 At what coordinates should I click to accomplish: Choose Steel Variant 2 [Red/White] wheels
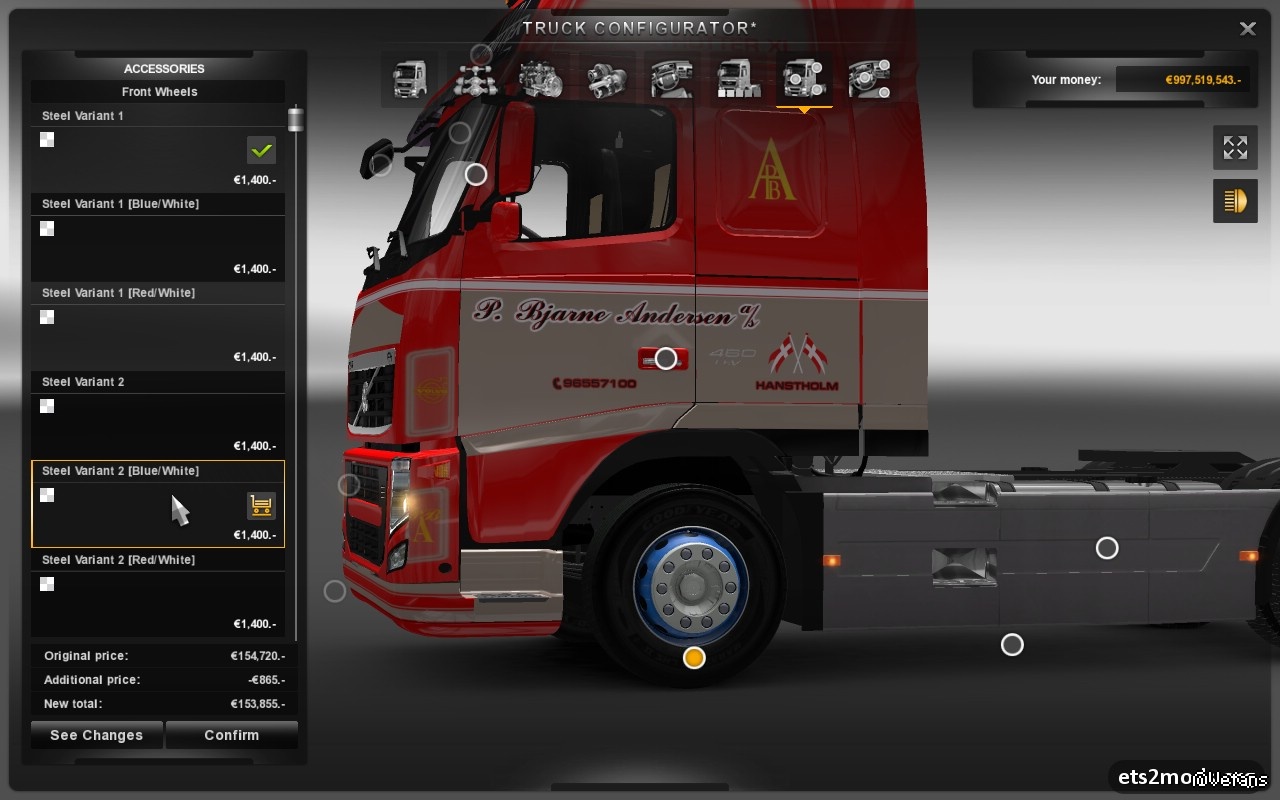pos(157,596)
